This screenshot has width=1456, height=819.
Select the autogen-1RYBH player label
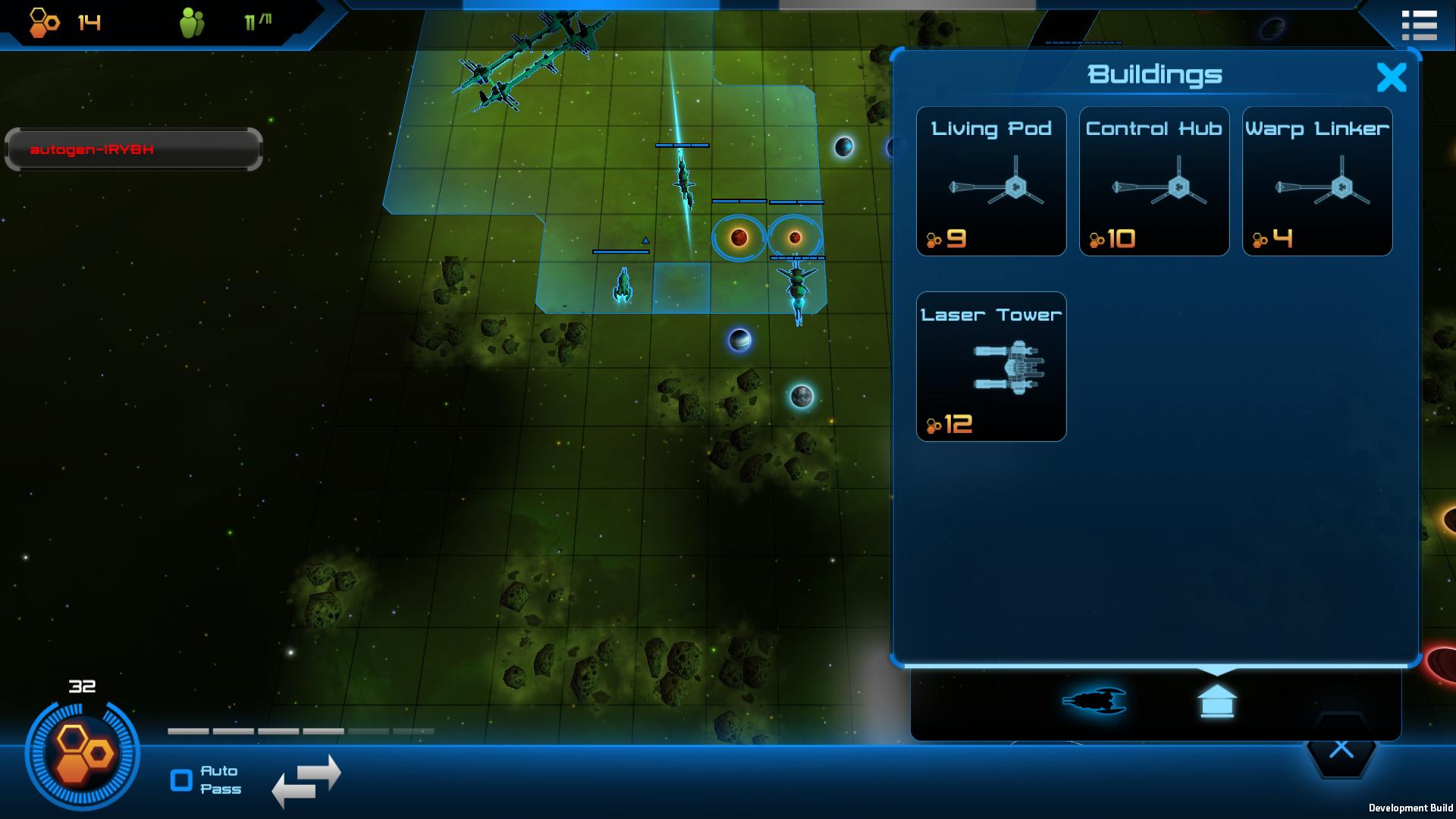[x=133, y=149]
